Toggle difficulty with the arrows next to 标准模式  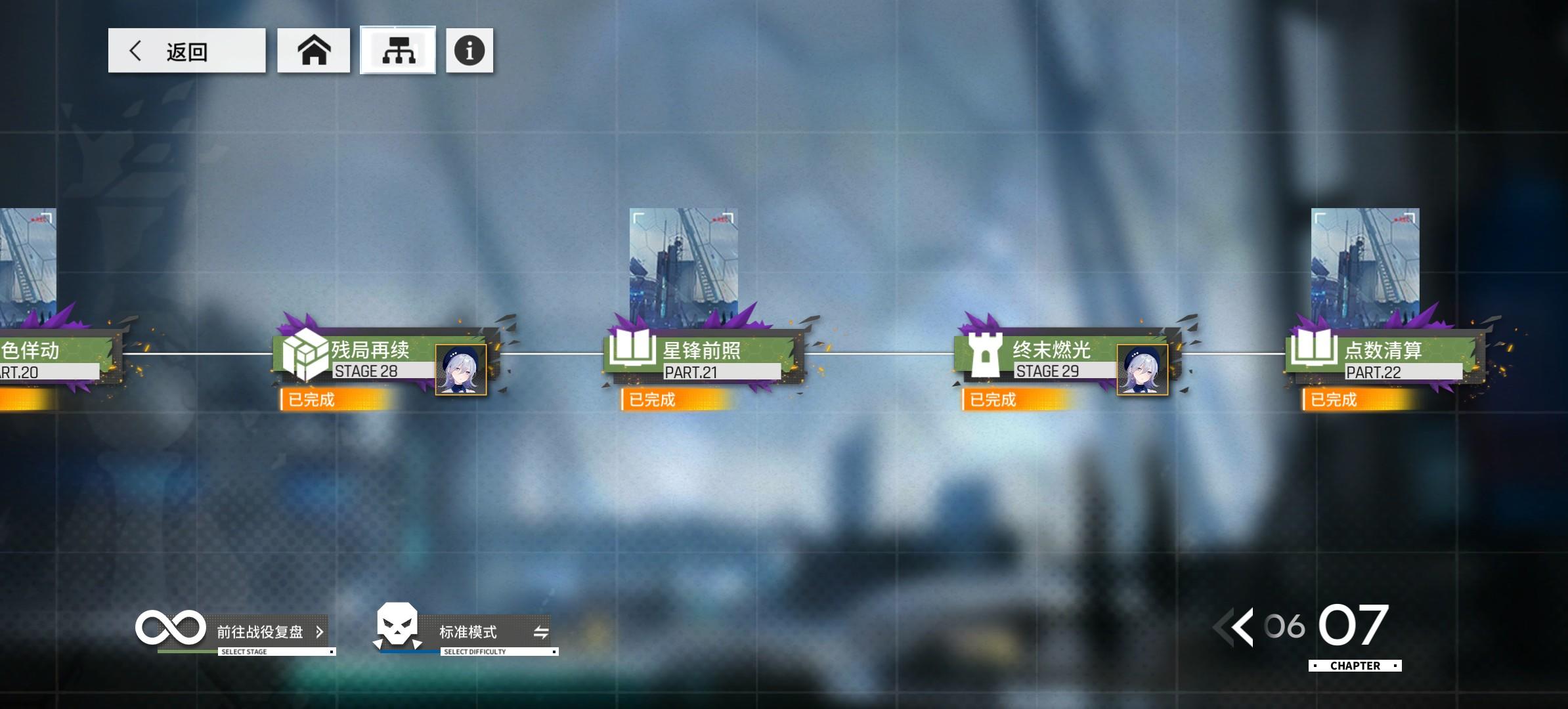(540, 632)
